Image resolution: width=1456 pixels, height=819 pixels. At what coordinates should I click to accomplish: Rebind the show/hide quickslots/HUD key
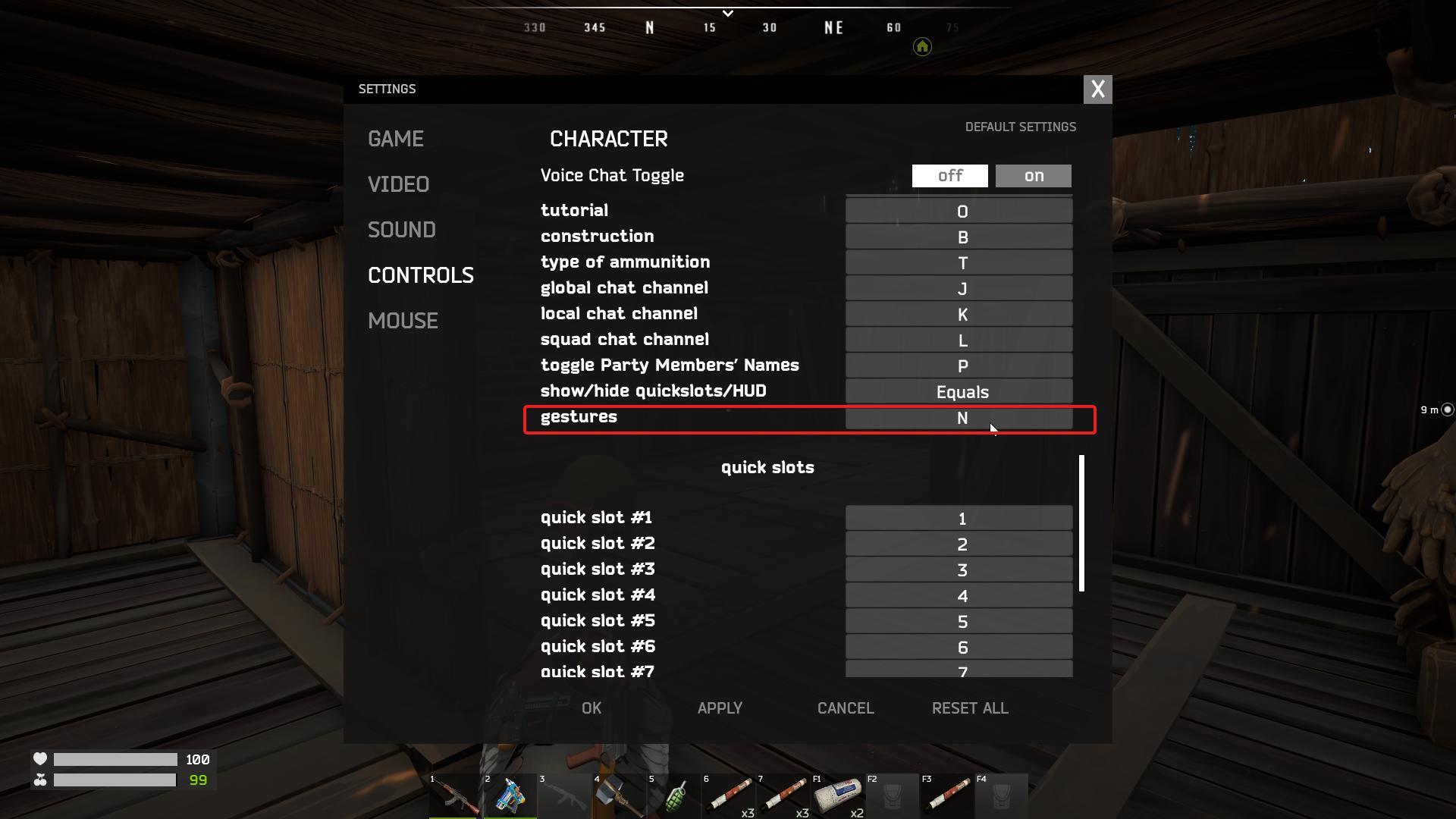click(959, 392)
